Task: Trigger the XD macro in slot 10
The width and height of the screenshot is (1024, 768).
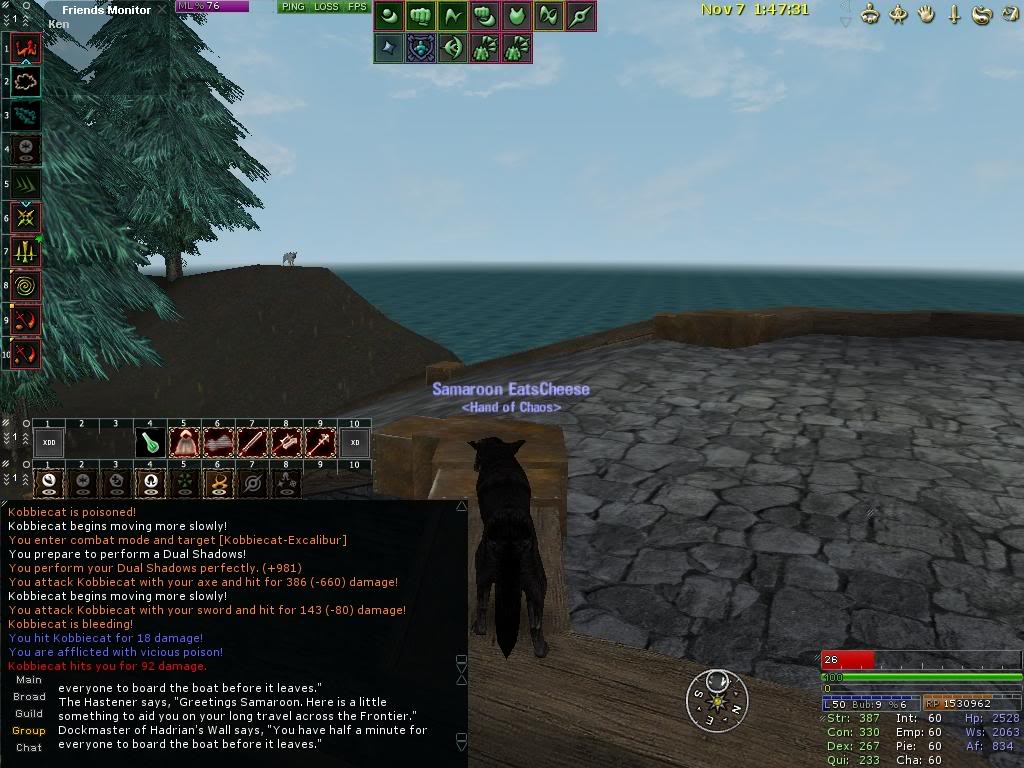Action: tap(354, 443)
